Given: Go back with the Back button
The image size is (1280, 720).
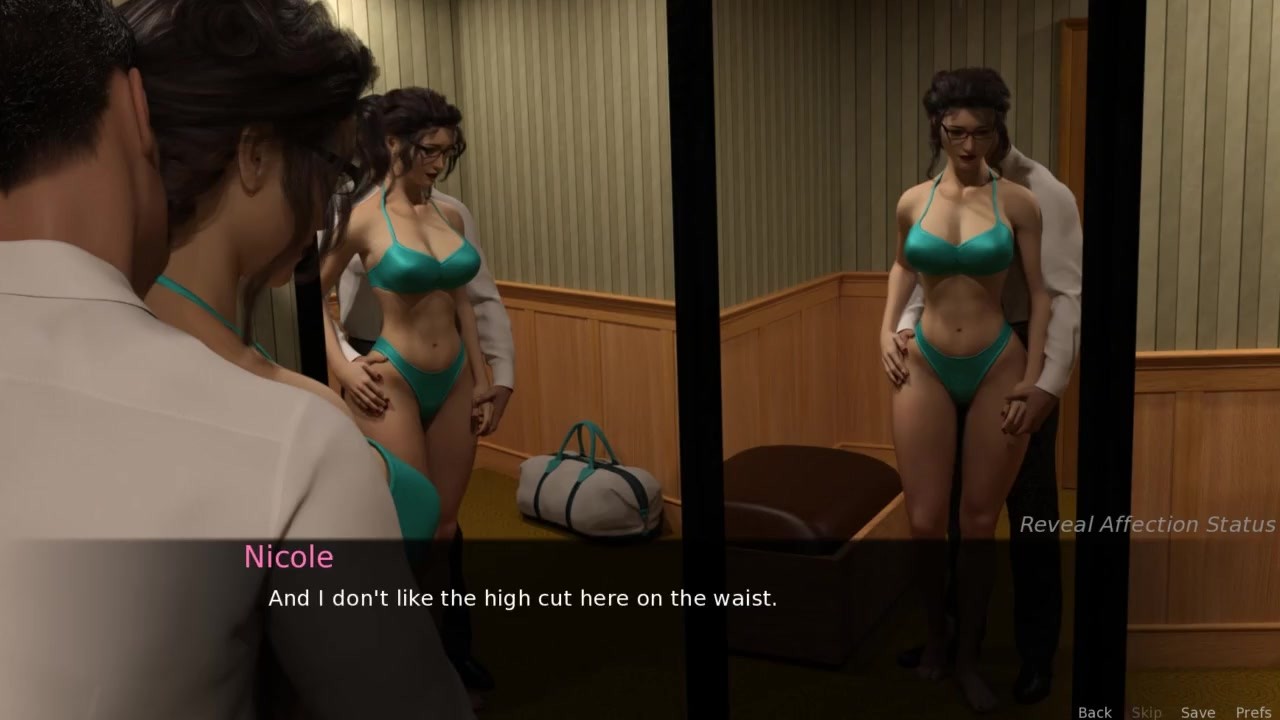Looking at the screenshot, I should 1094,712.
